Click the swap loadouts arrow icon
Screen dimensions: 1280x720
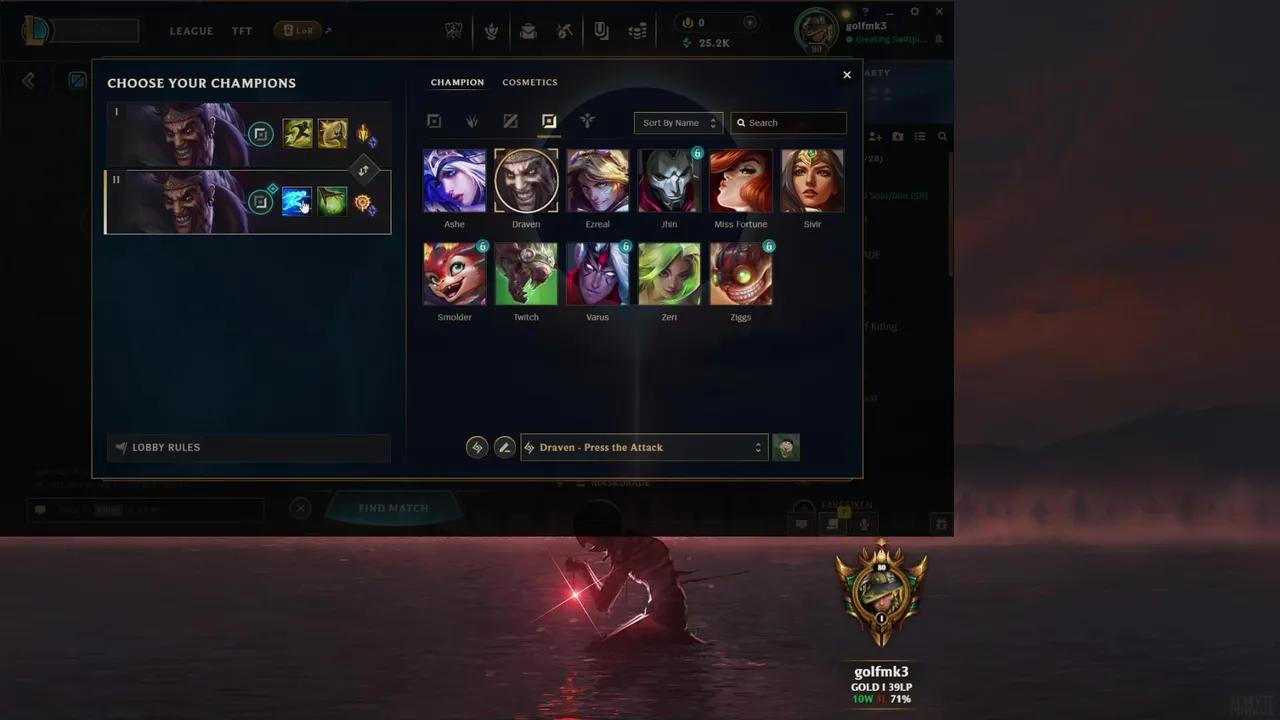point(363,170)
